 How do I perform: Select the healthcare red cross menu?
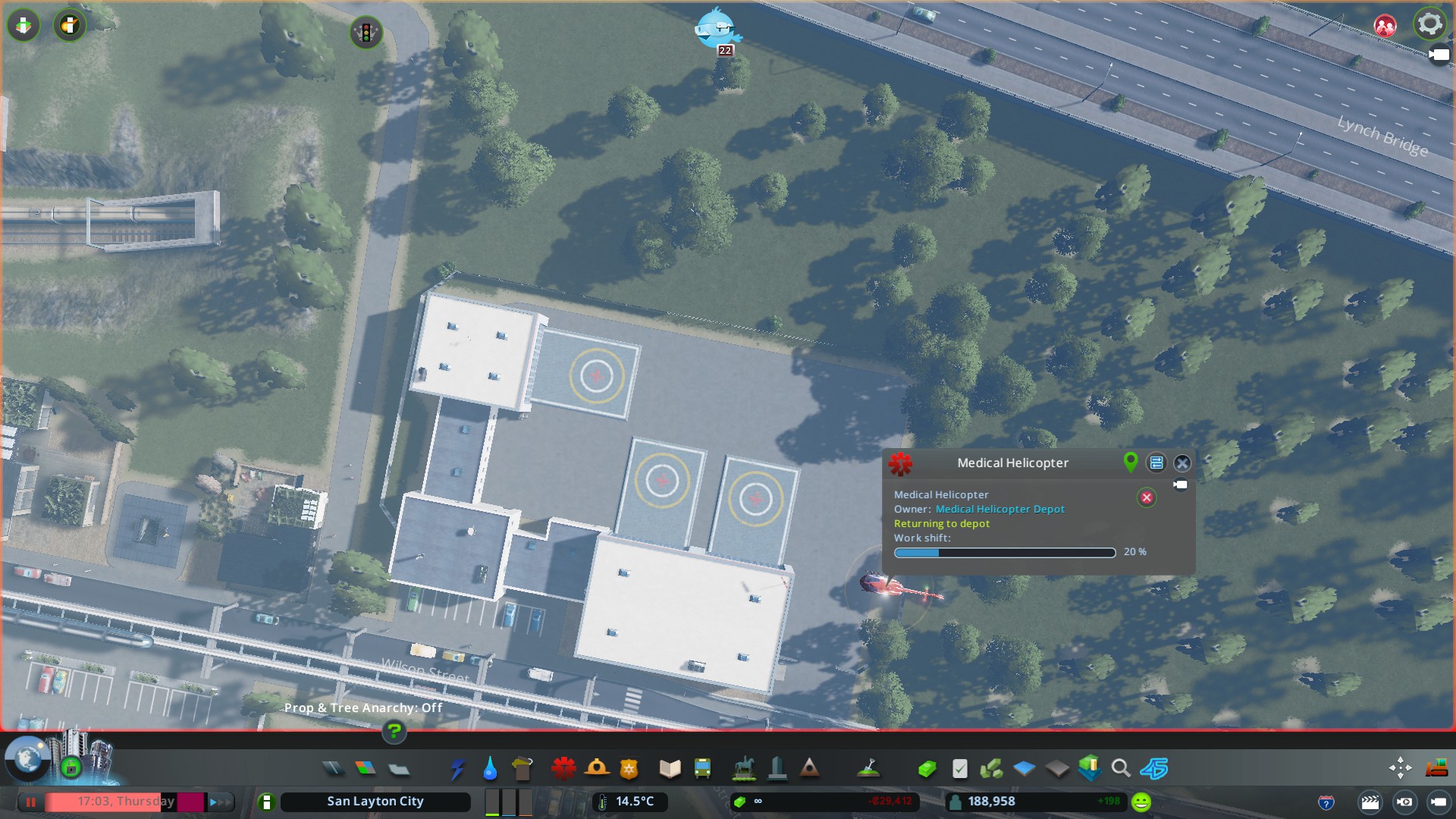(x=563, y=769)
